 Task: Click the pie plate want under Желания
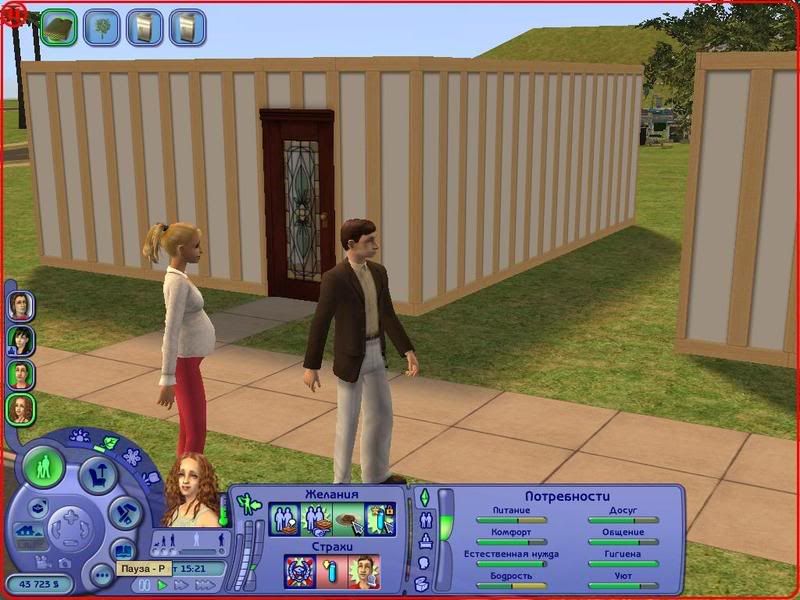347,520
